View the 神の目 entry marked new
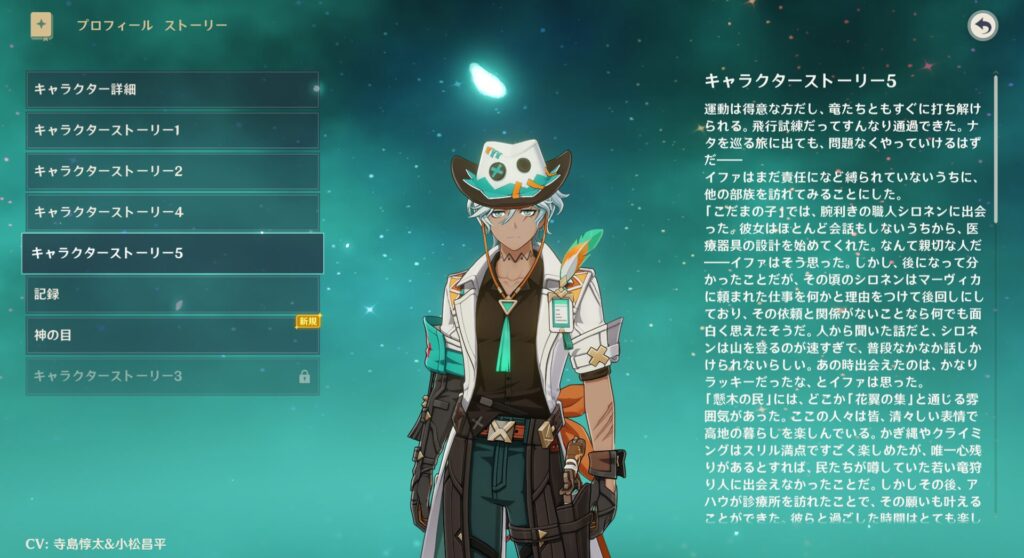This screenshot has height=558, width=1024. (x=172, y=336)
